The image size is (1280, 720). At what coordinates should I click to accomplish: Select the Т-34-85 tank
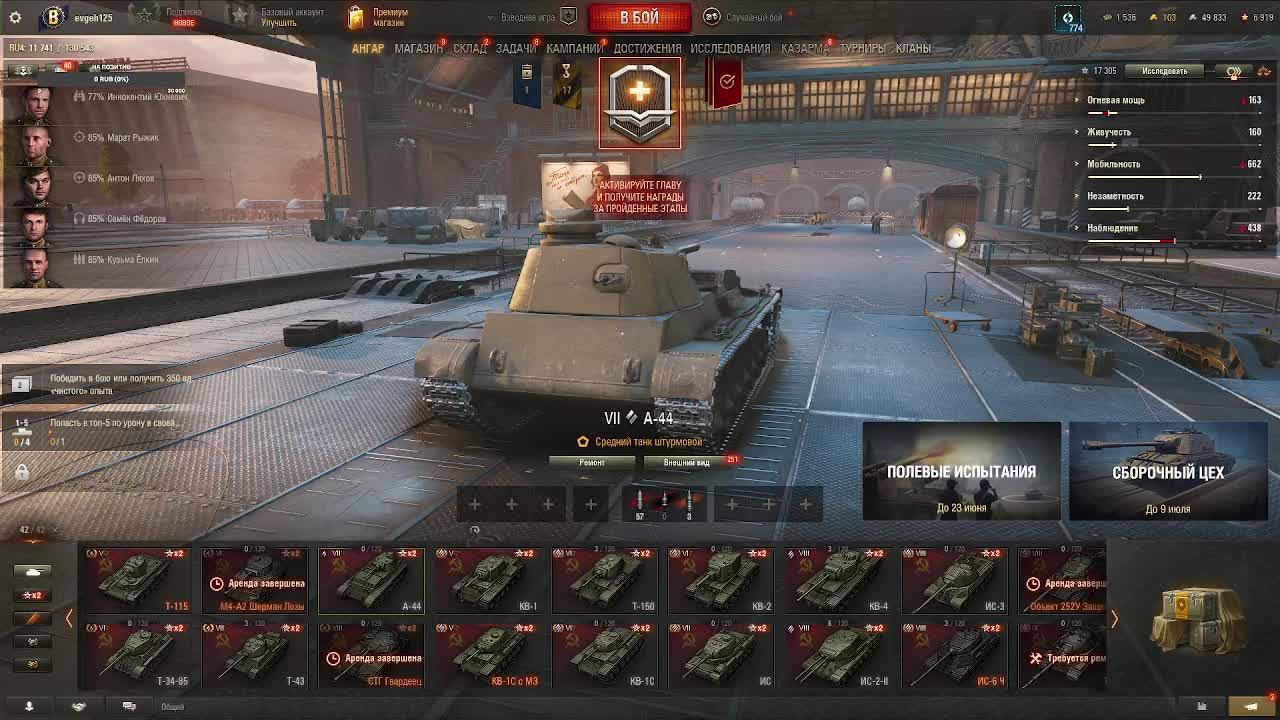tap(138, 655)
